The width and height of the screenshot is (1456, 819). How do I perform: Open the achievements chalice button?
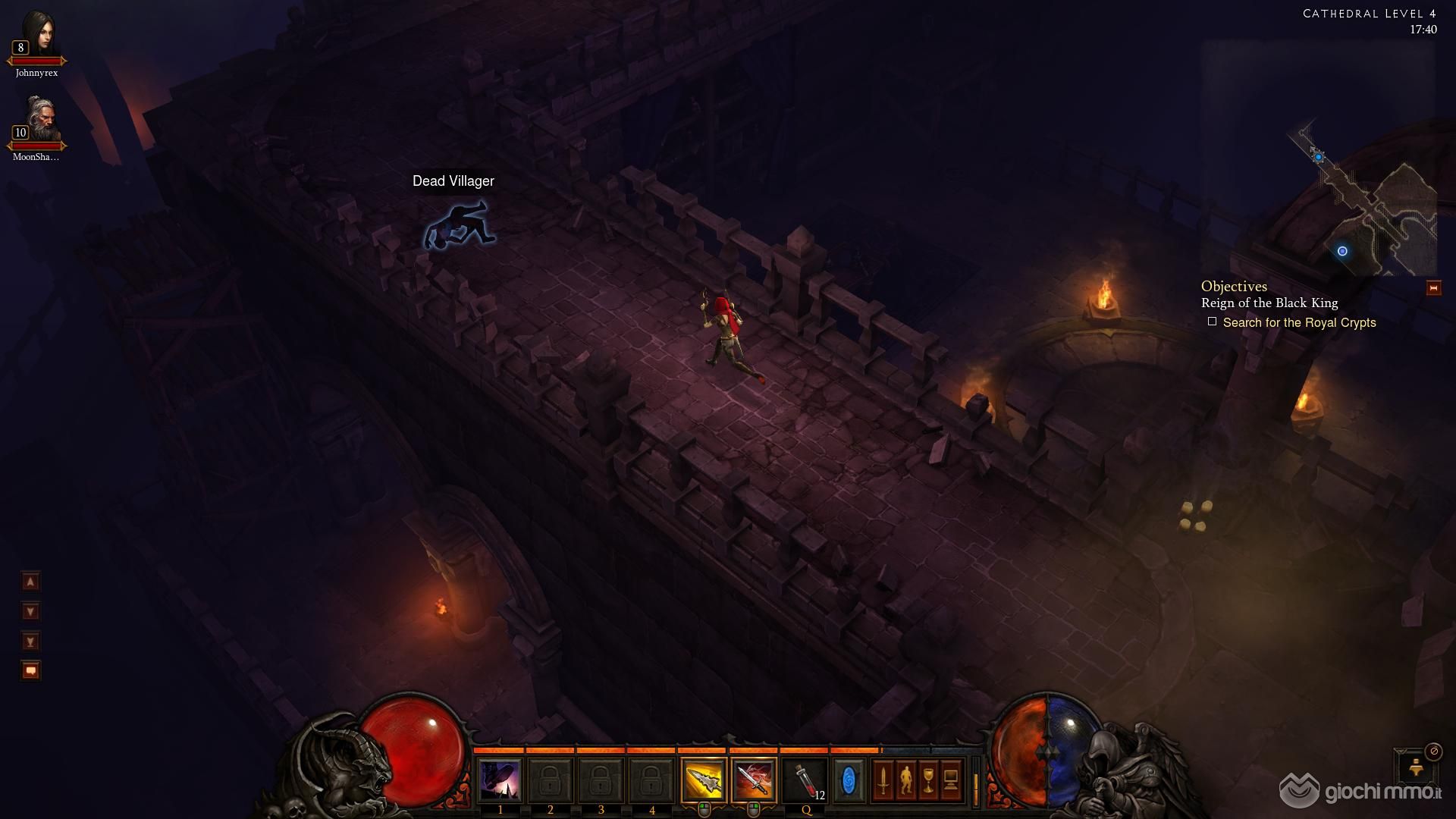pos(928,780)
